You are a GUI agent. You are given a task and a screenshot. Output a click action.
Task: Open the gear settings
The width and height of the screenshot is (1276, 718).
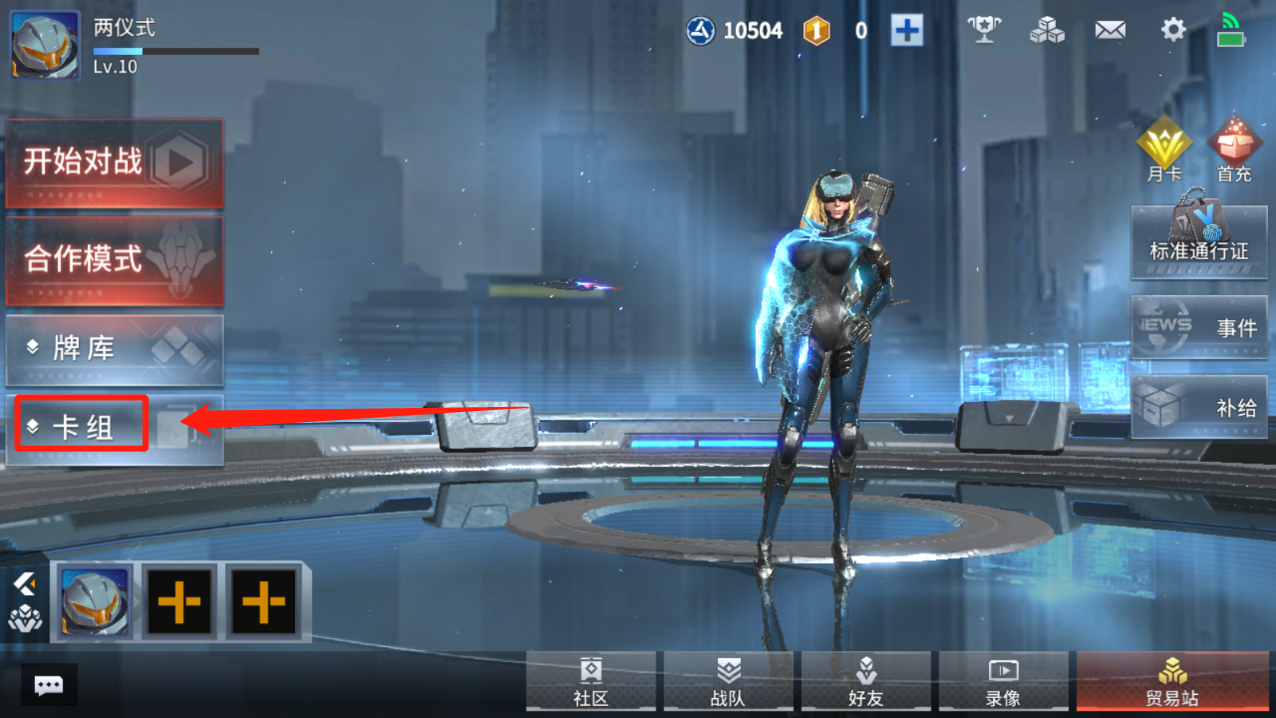(x=1173, y=30)
